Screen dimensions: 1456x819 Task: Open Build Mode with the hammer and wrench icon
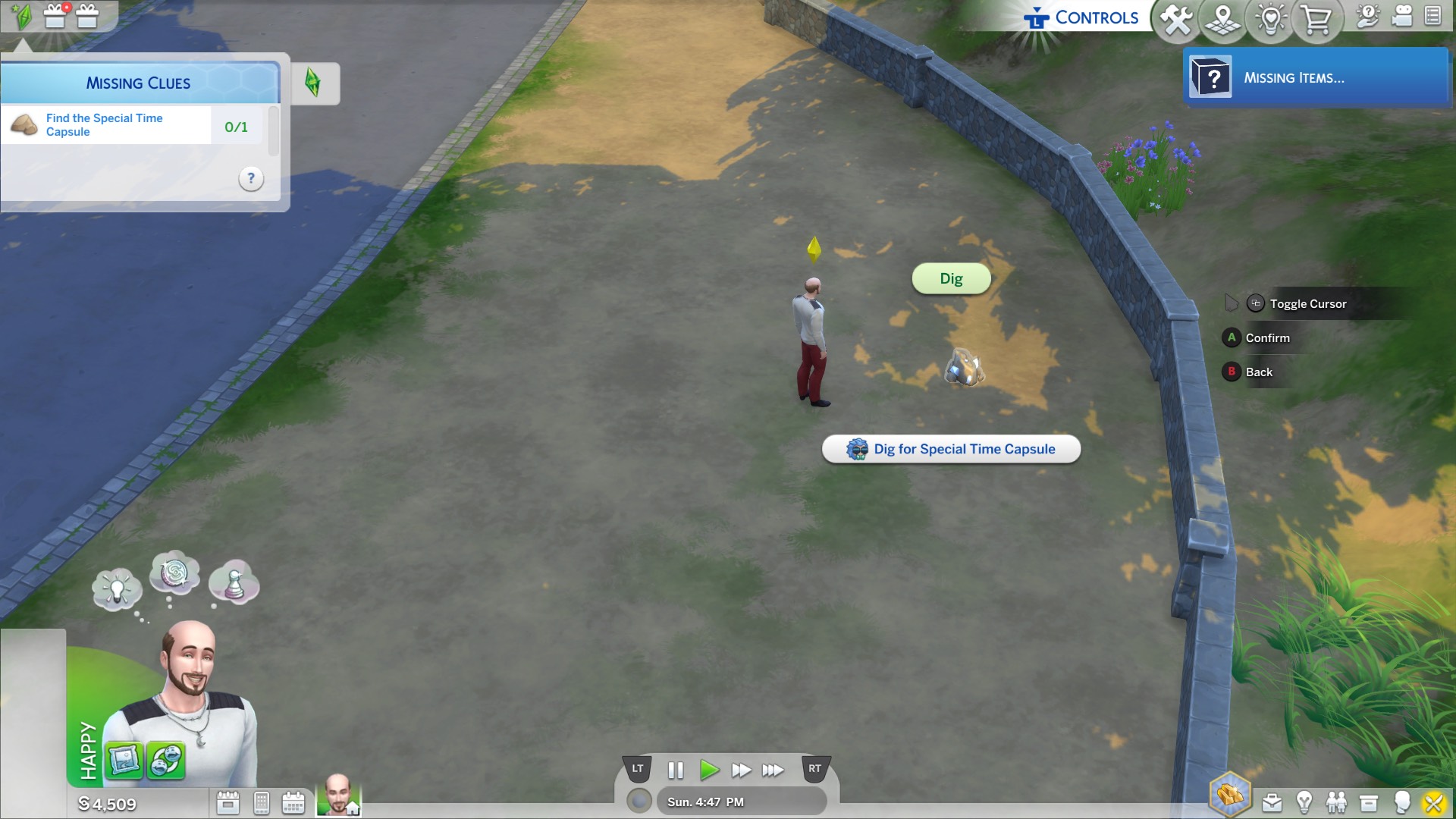click(x=1177, y=20)
